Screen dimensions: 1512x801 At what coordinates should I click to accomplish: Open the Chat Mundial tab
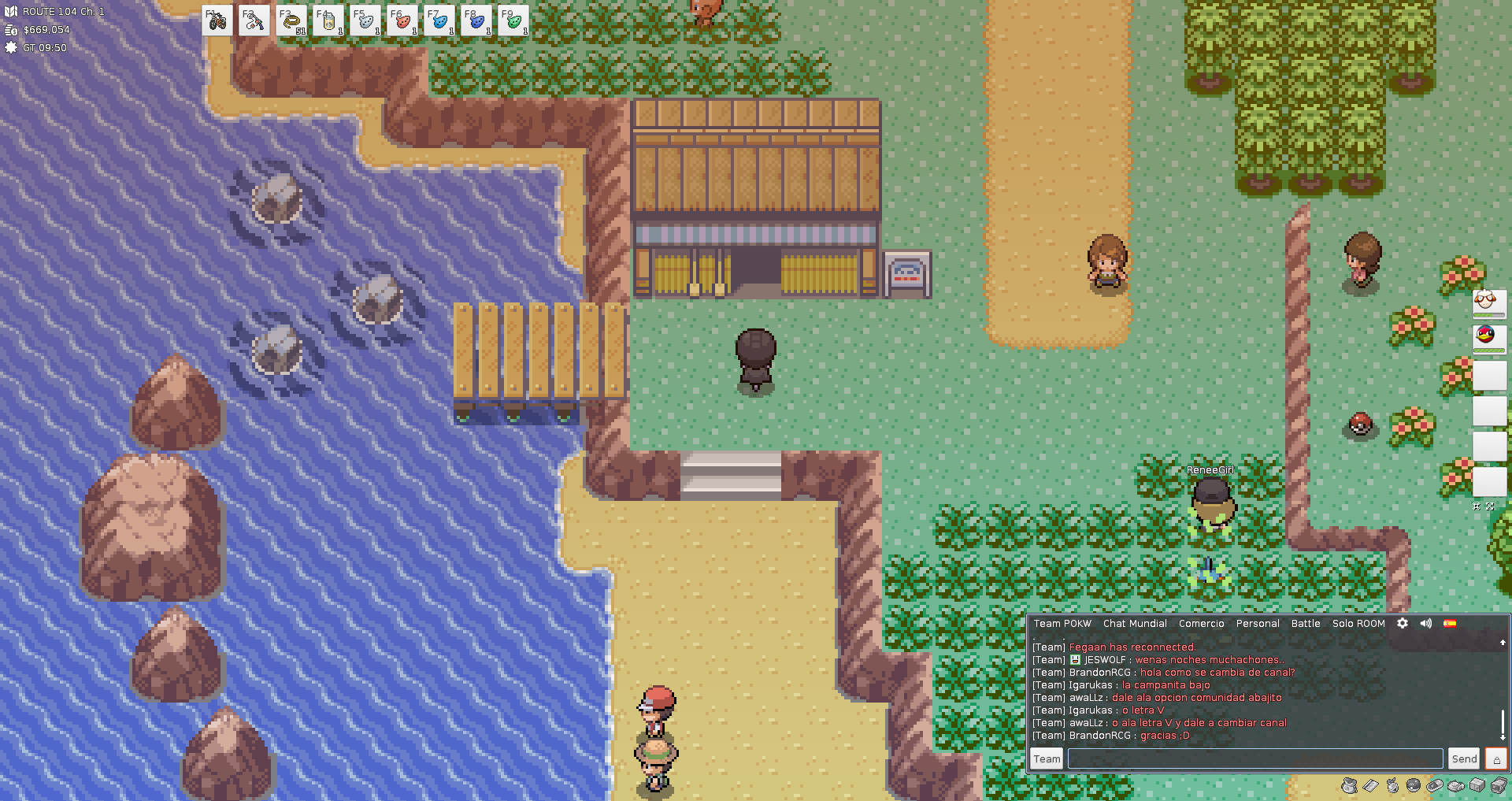pyautogui.click(x=1135, y=623)
